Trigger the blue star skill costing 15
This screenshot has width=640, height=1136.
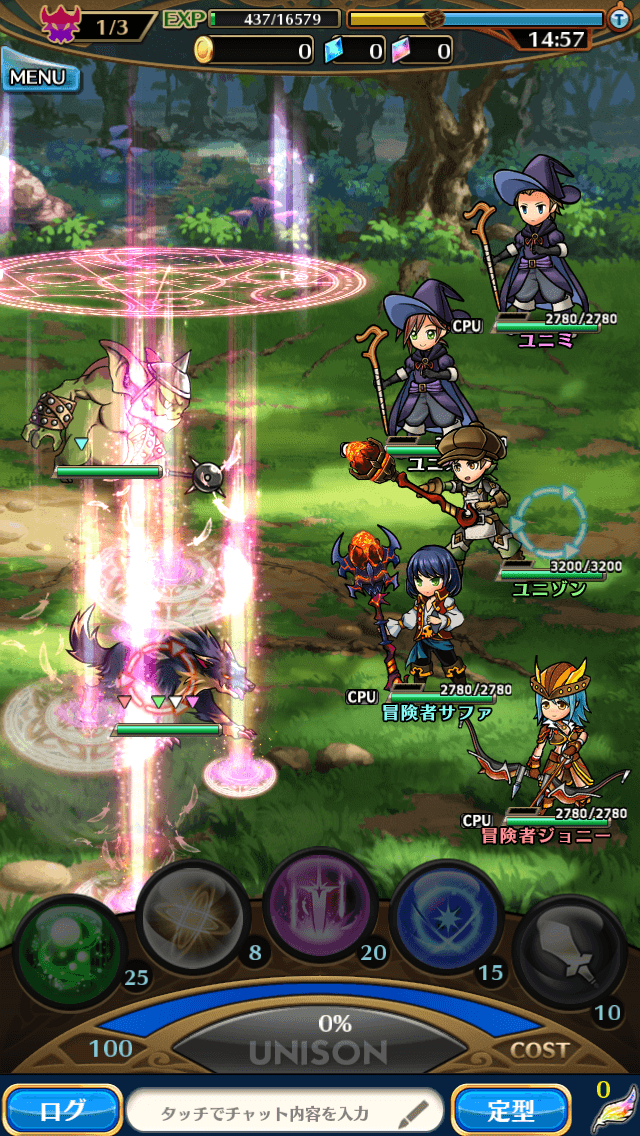coord(445,917)
